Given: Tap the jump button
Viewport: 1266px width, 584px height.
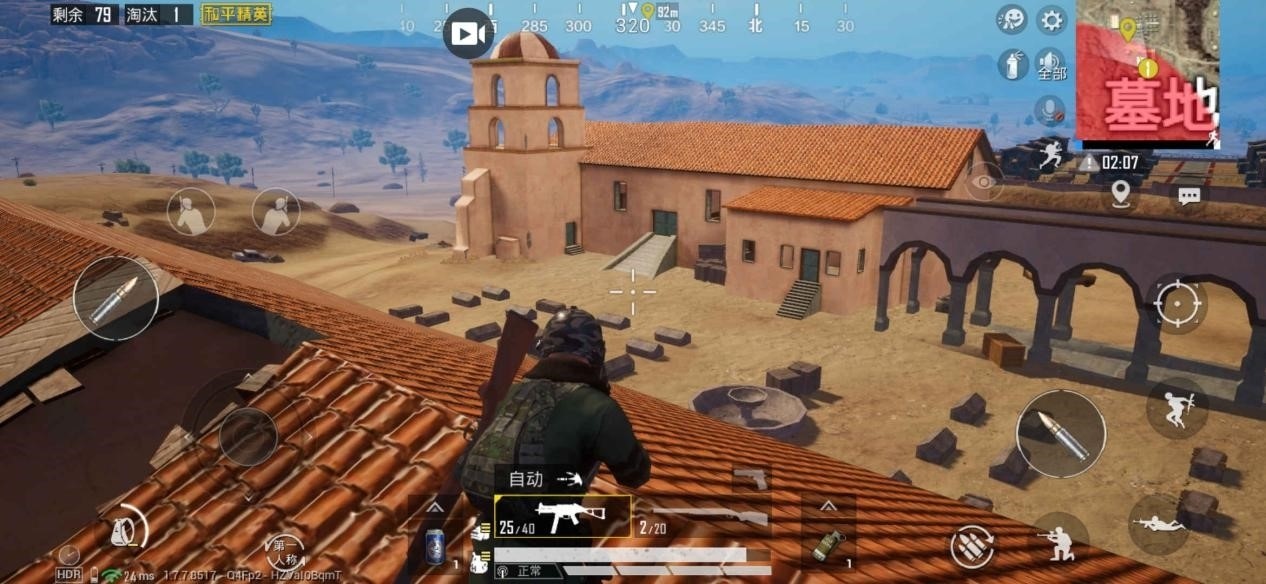Looking at the screenshot, I should [1177, 408].
